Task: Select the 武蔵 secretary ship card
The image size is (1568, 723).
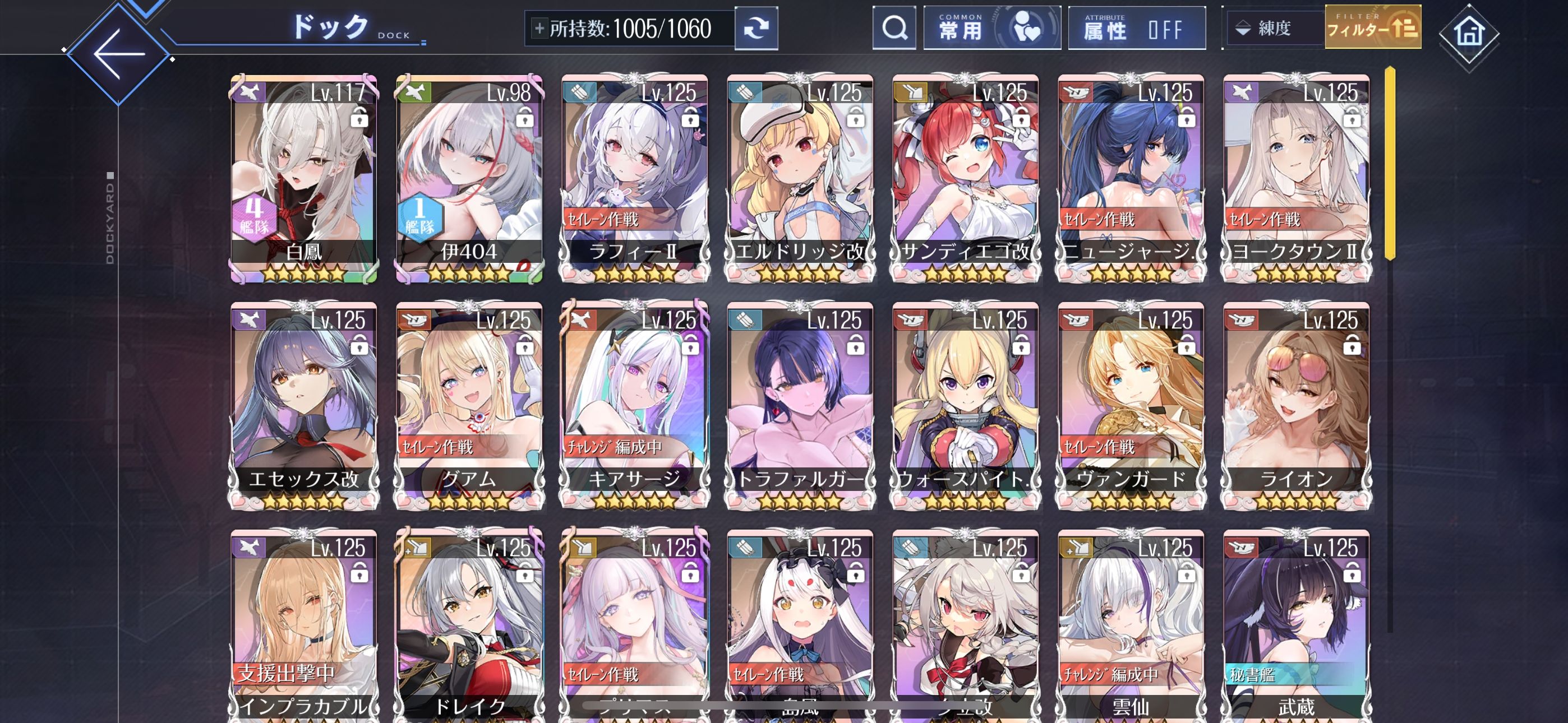Action: (x=1297, y=627)
